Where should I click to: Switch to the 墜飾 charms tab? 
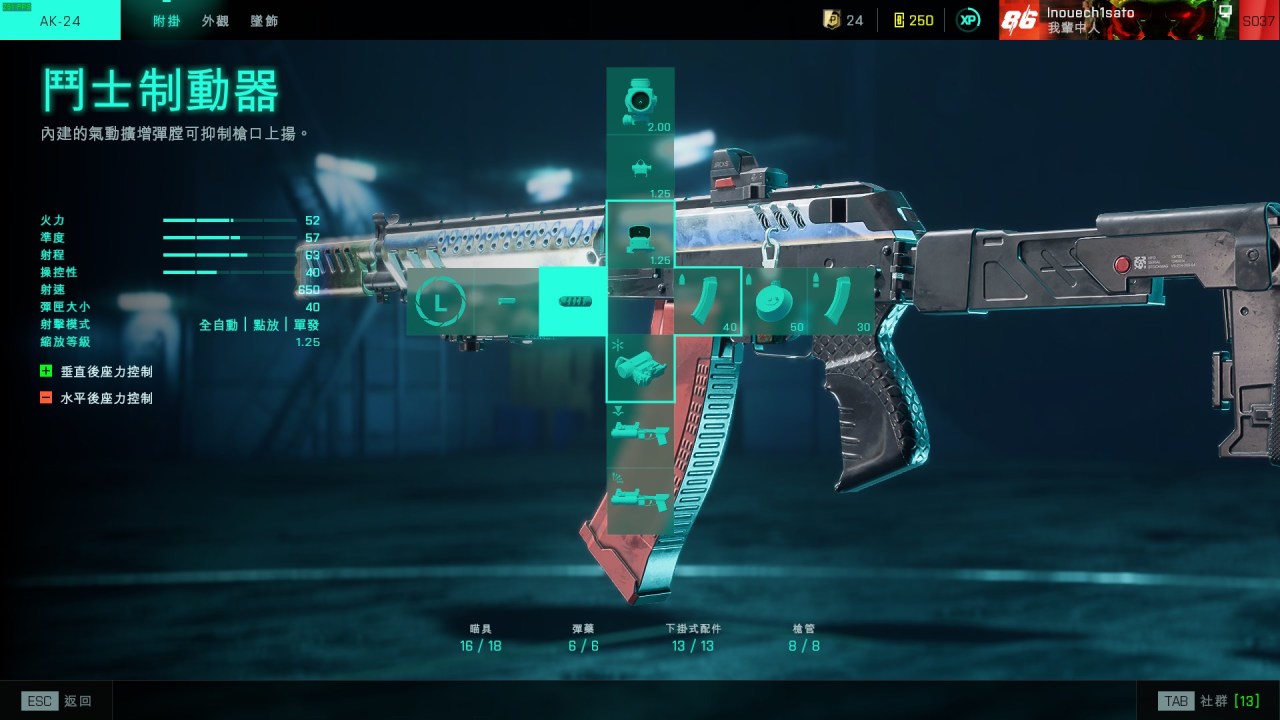[x=264, y=20]
